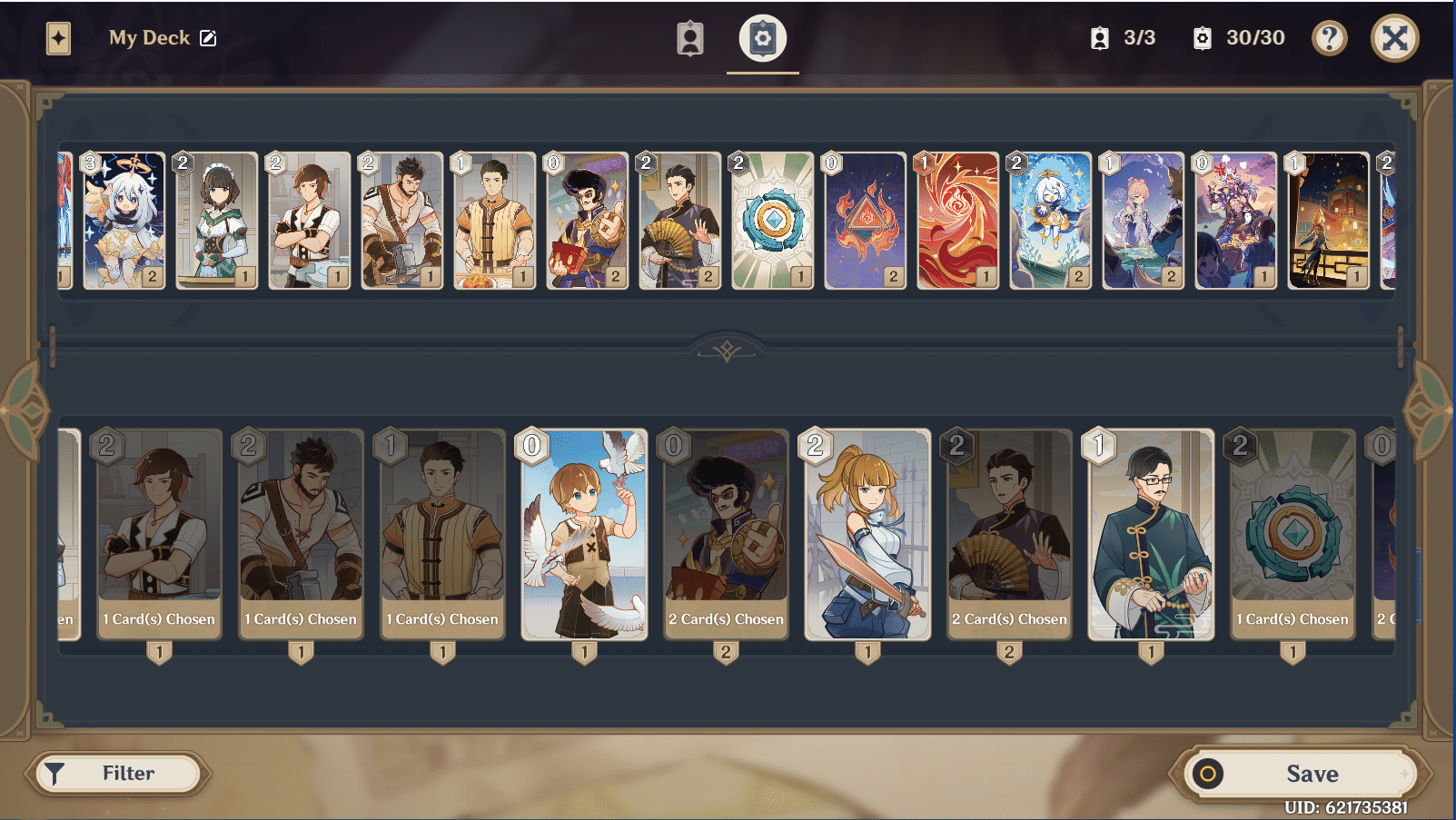1456x820 pixels.
Task: Click the My Deck title to edit the name
Action: click(151, 37)
